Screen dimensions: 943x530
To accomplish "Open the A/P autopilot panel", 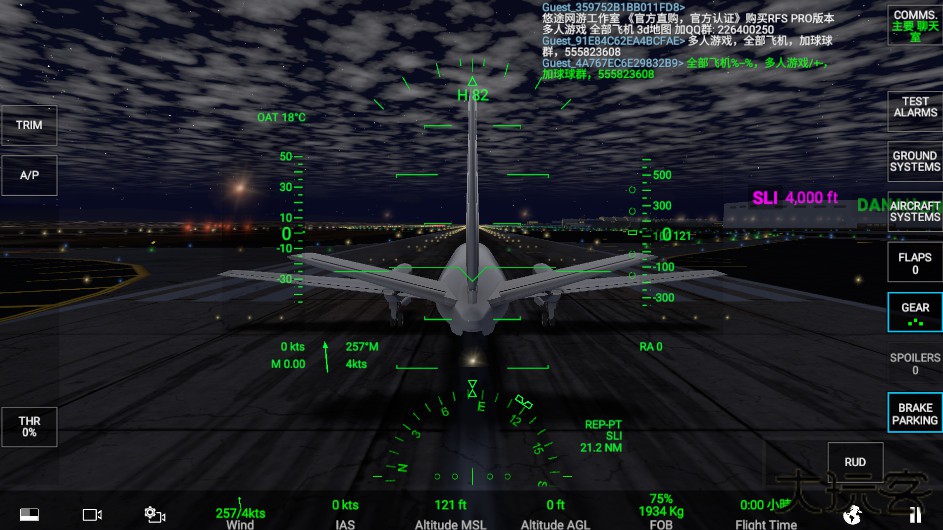I will [x=29, y=176].
